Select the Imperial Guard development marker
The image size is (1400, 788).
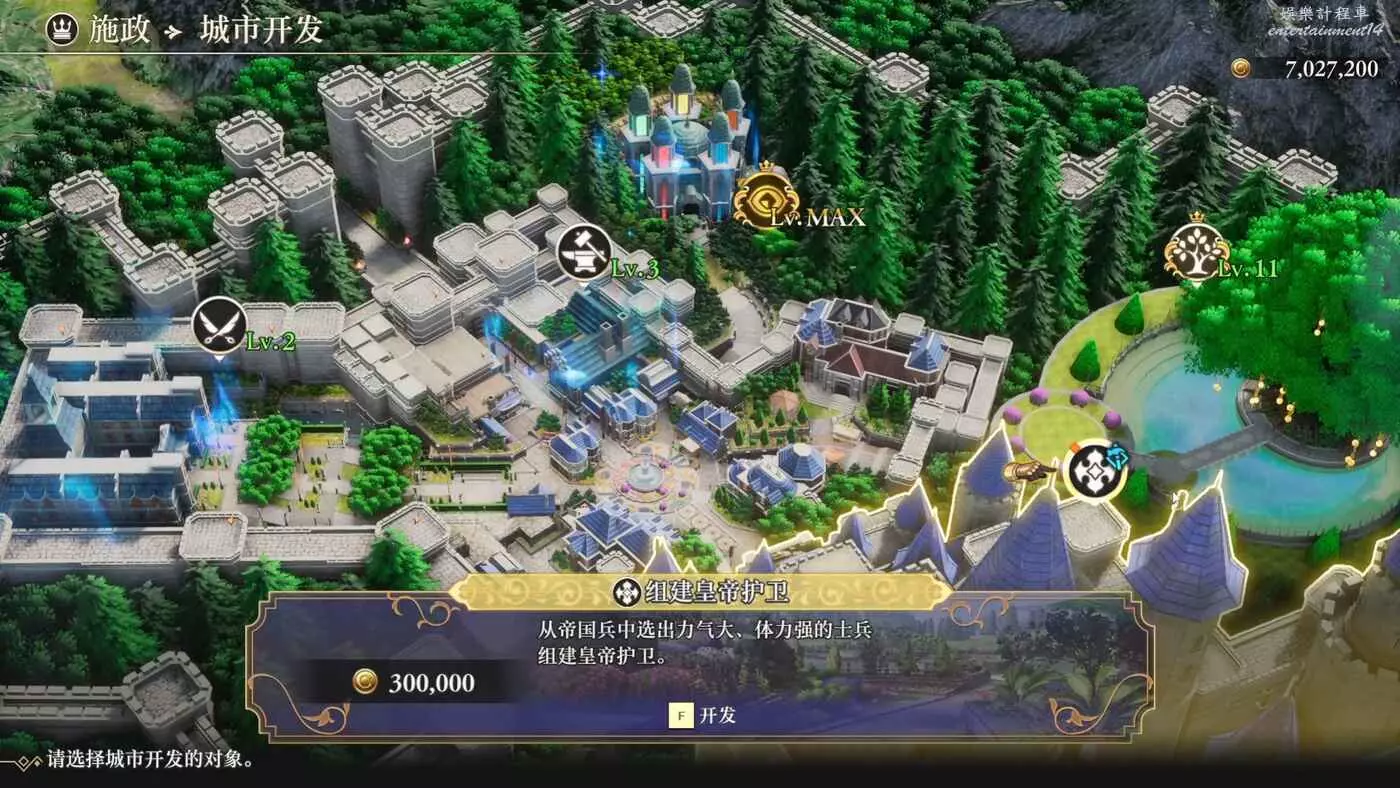[1094, 469]
